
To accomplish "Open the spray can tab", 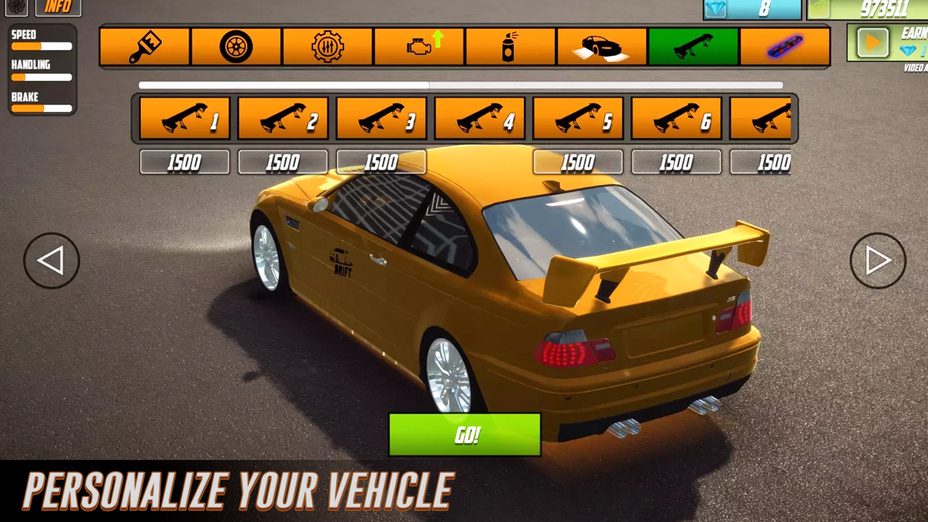I will pos(510,47).
